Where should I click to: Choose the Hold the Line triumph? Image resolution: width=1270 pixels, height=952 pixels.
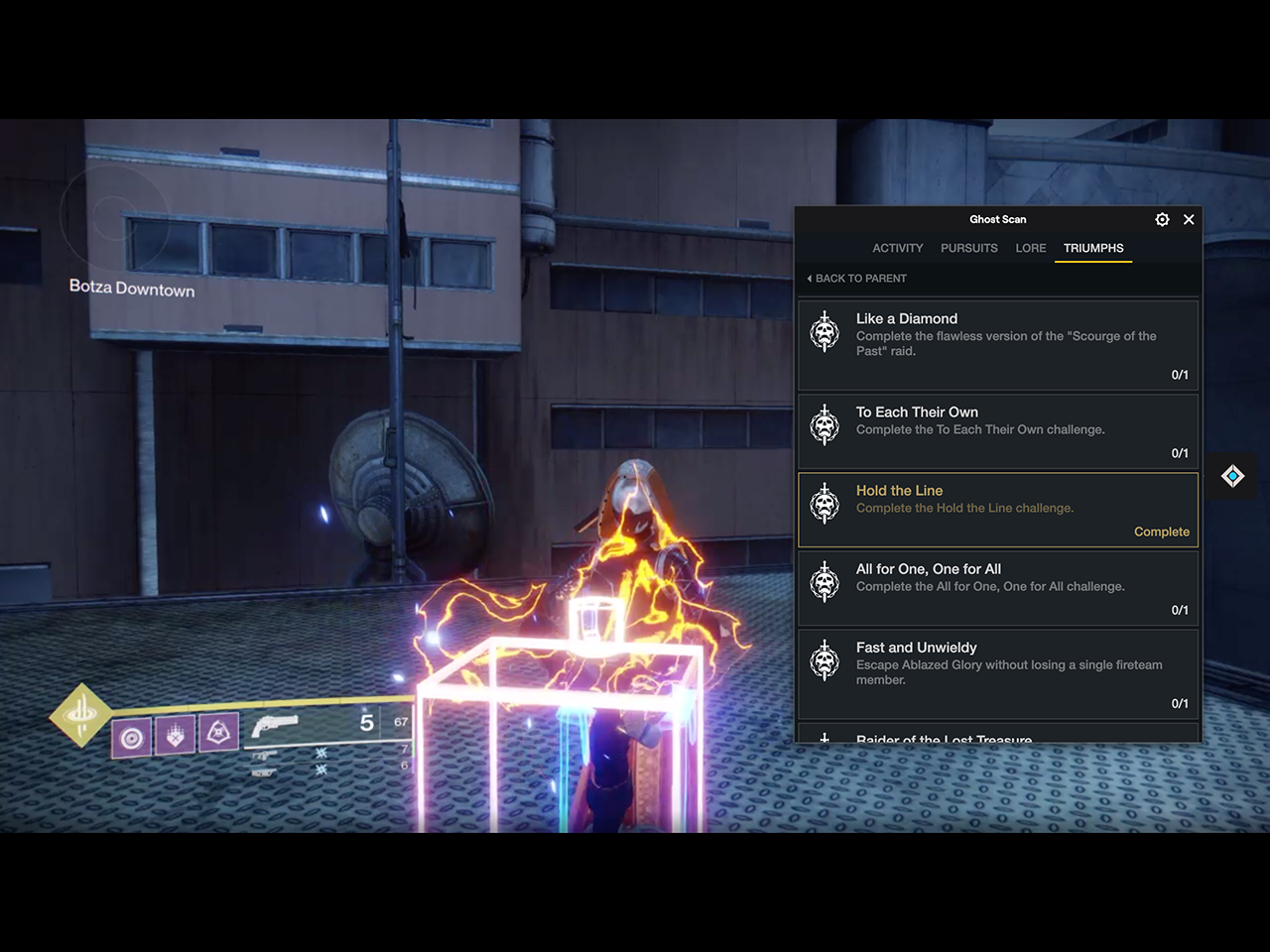click(x=998, y=510)
